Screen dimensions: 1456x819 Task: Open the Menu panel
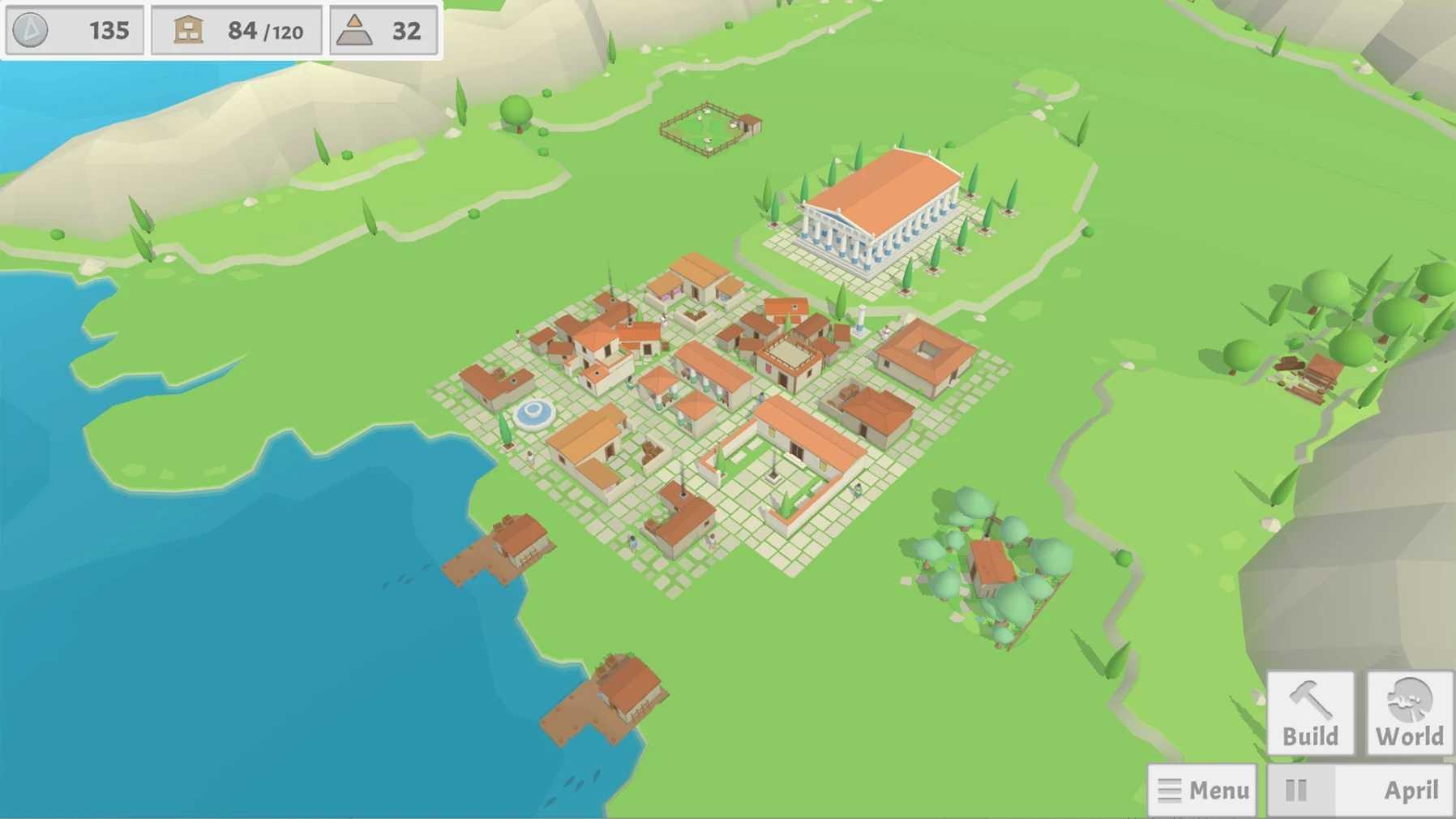tap(1202, 789)
